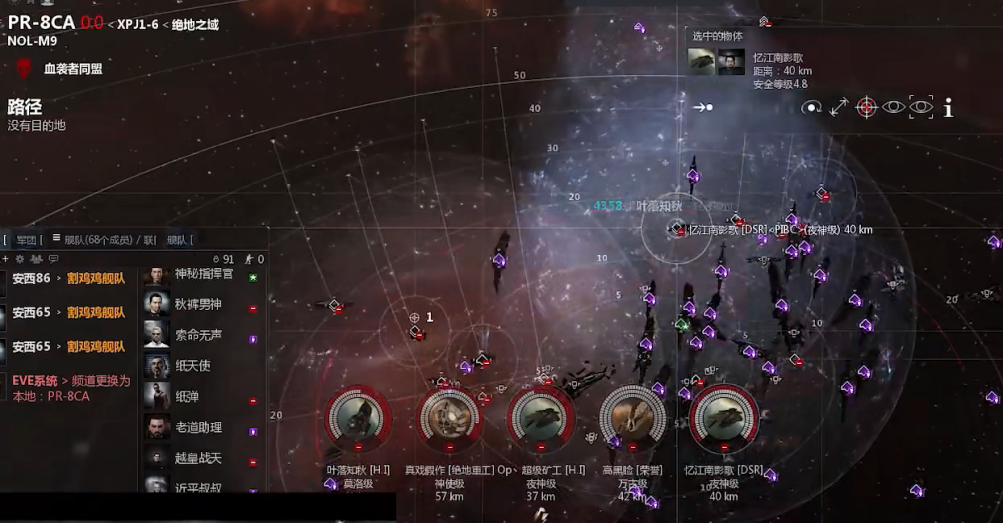Select member 老道助理 in the chat list
Viewport: 1003px width, 523px height.
click(x=198, y=427)
